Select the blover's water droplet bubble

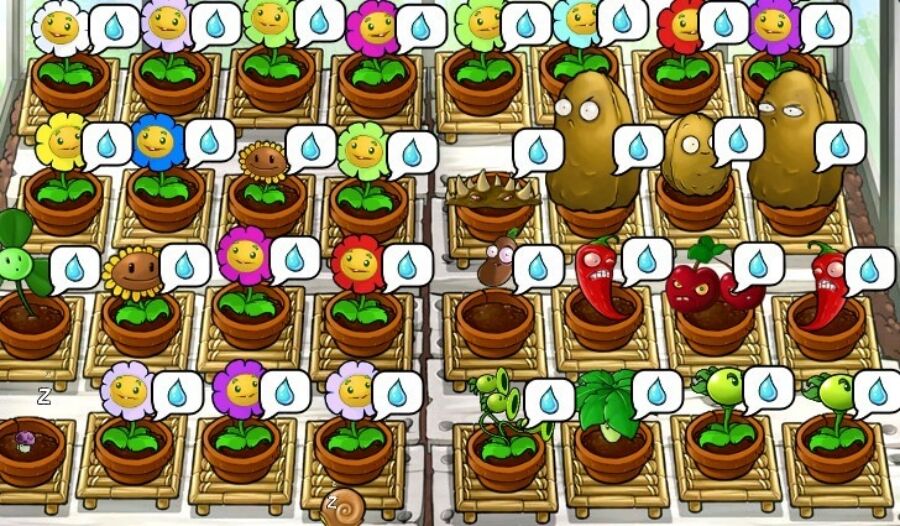coord(75,267)
